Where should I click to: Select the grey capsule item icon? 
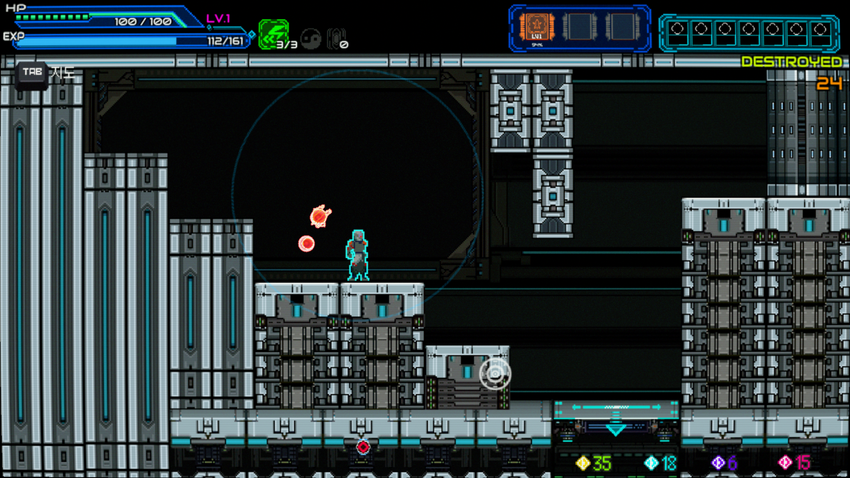pyautogui.click(x=336, y=39)
